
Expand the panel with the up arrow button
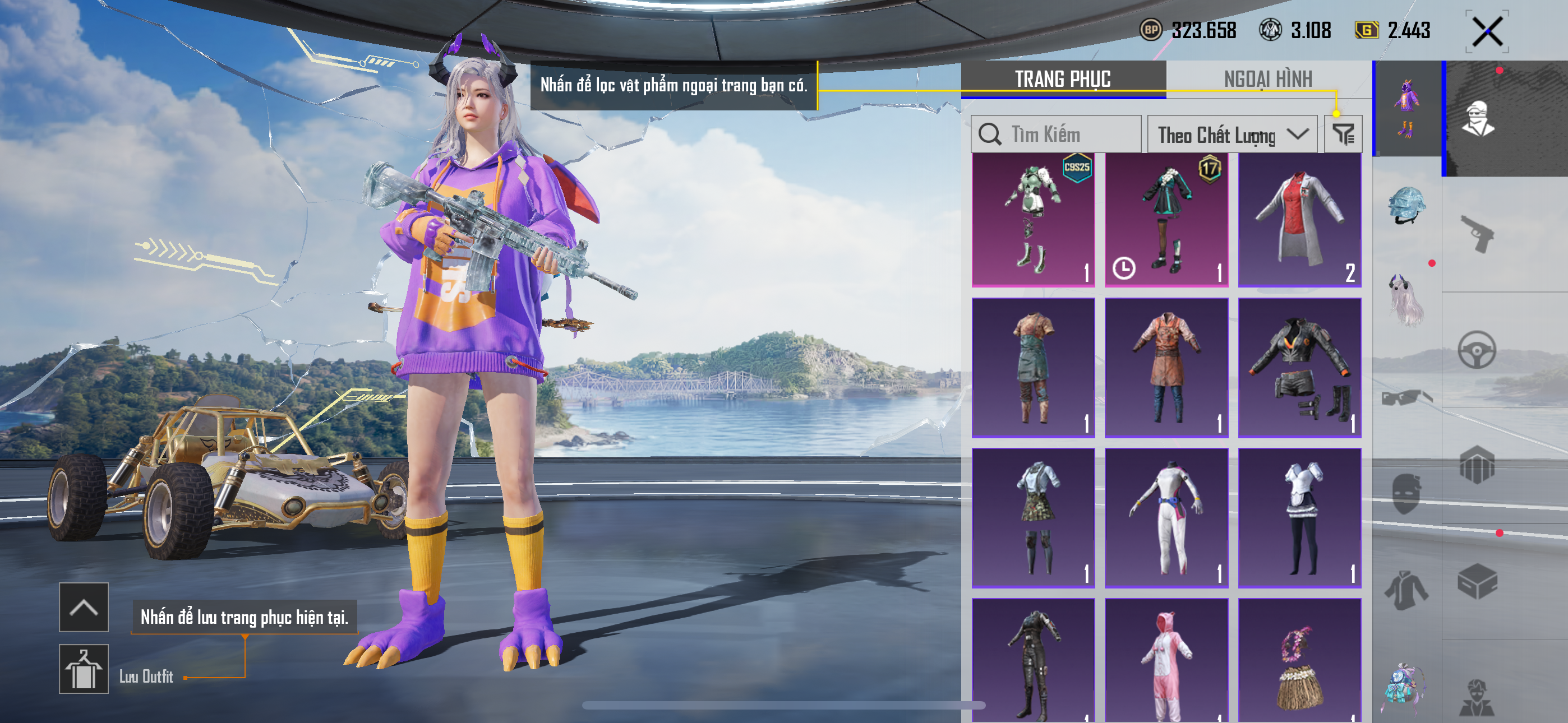[x=84, y=607]
